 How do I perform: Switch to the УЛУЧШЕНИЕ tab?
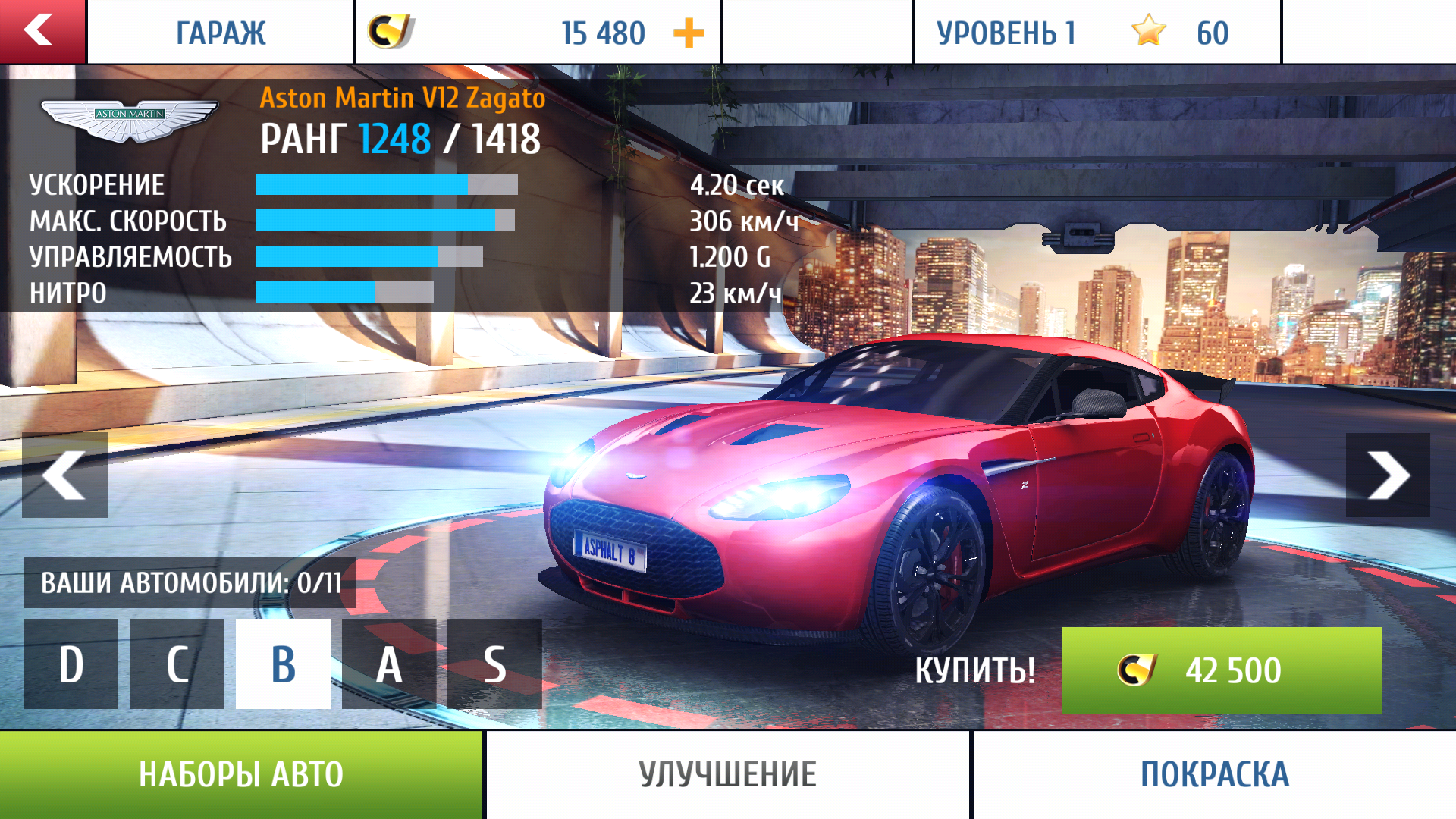pyautogui.click(x=727, y=774)
